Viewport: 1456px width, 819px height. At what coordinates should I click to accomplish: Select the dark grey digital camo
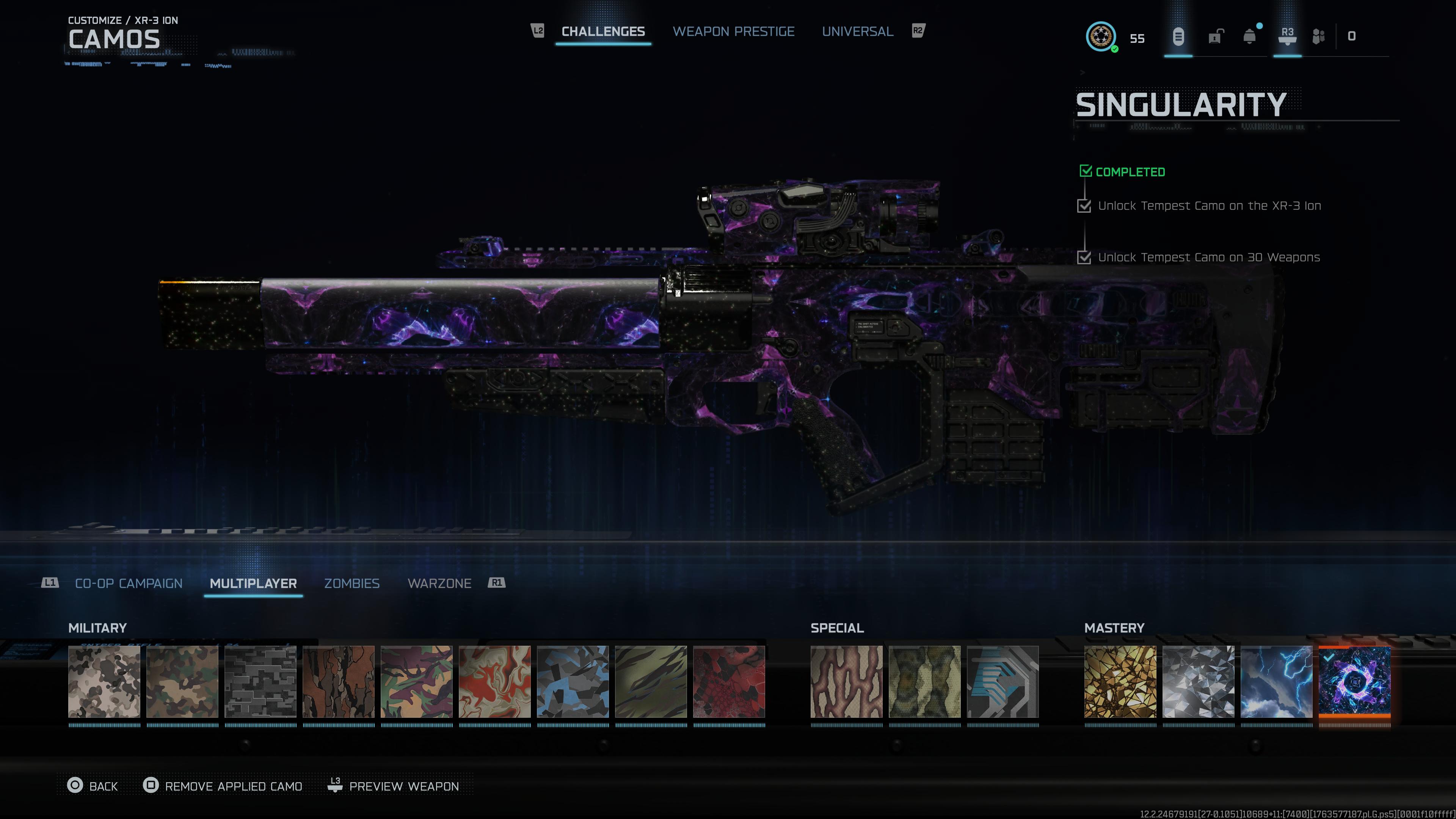point(260,682)
